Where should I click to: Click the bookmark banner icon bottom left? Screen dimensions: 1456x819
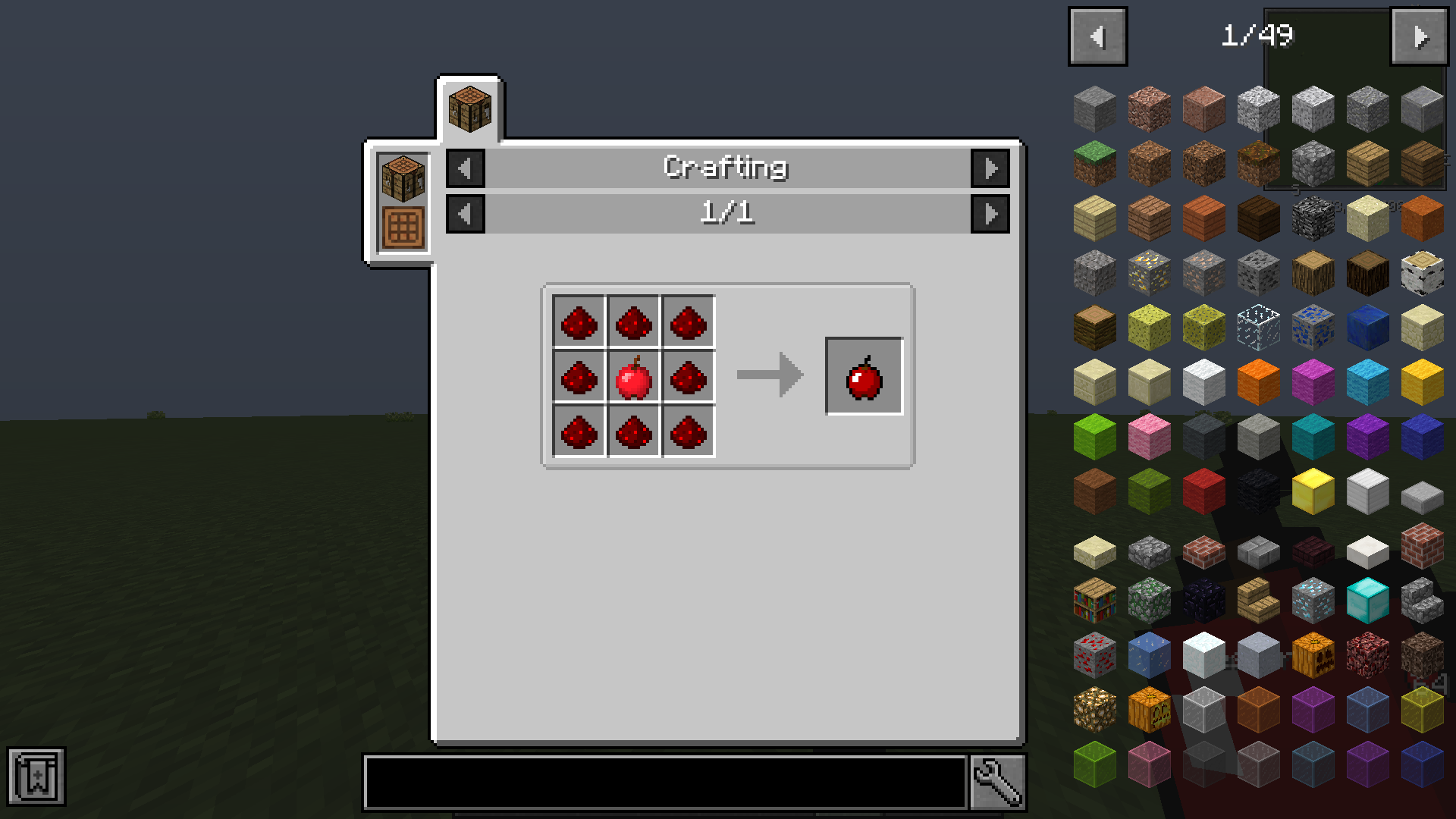point(37,777)
